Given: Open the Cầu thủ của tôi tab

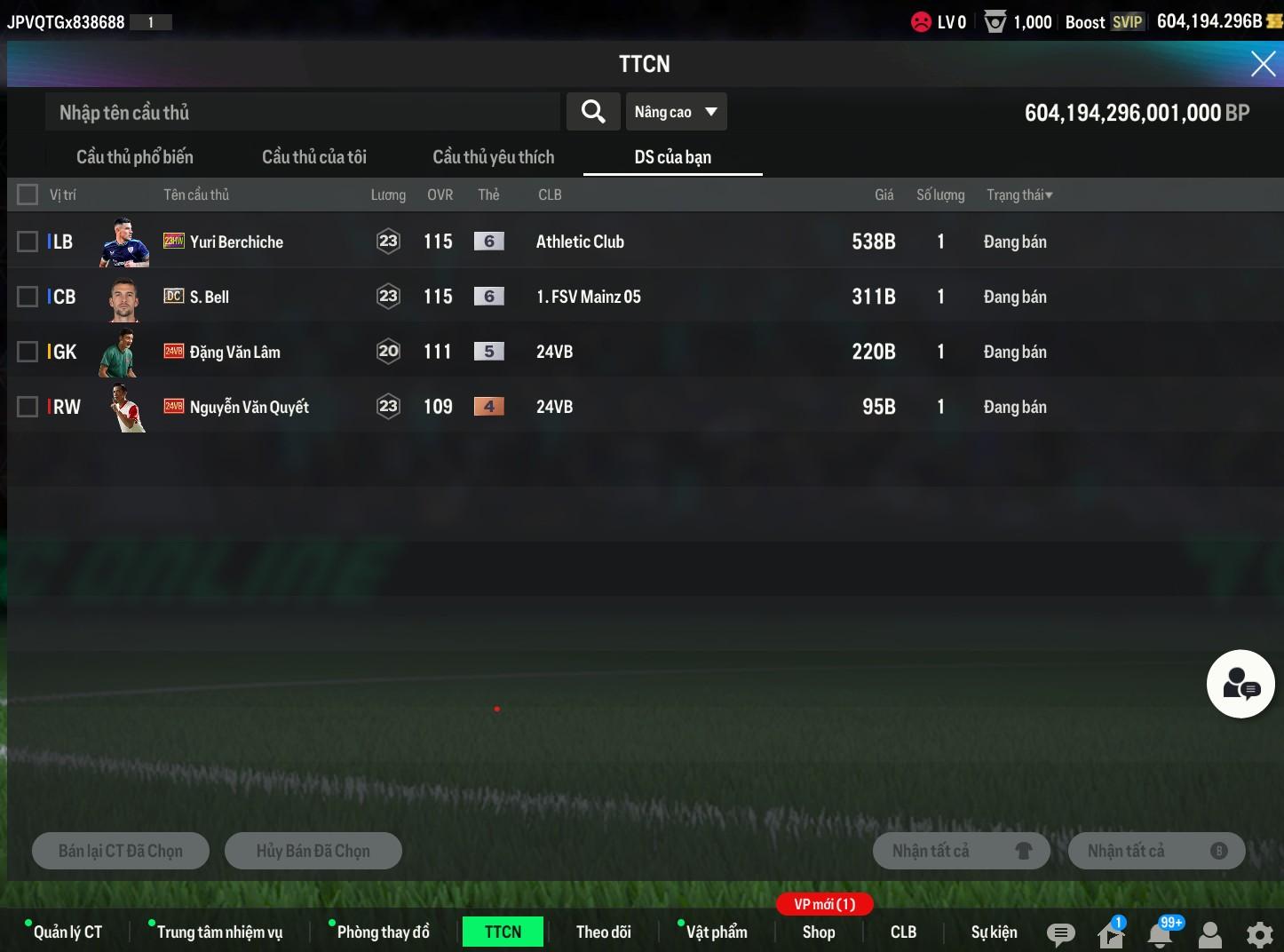Looking at the screenshot, I should [314, 157].
